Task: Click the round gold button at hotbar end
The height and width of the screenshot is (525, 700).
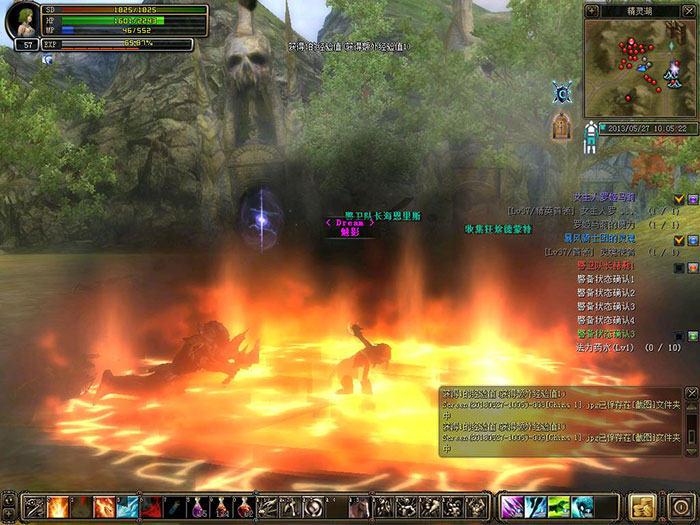Action: pos(679,506)
